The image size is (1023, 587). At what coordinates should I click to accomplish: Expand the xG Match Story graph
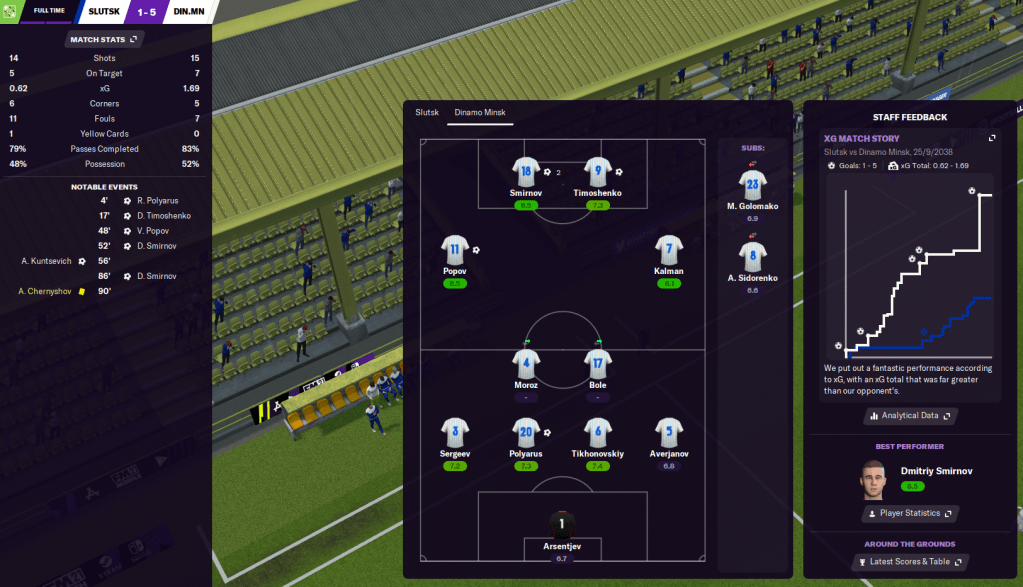(992, 138)
